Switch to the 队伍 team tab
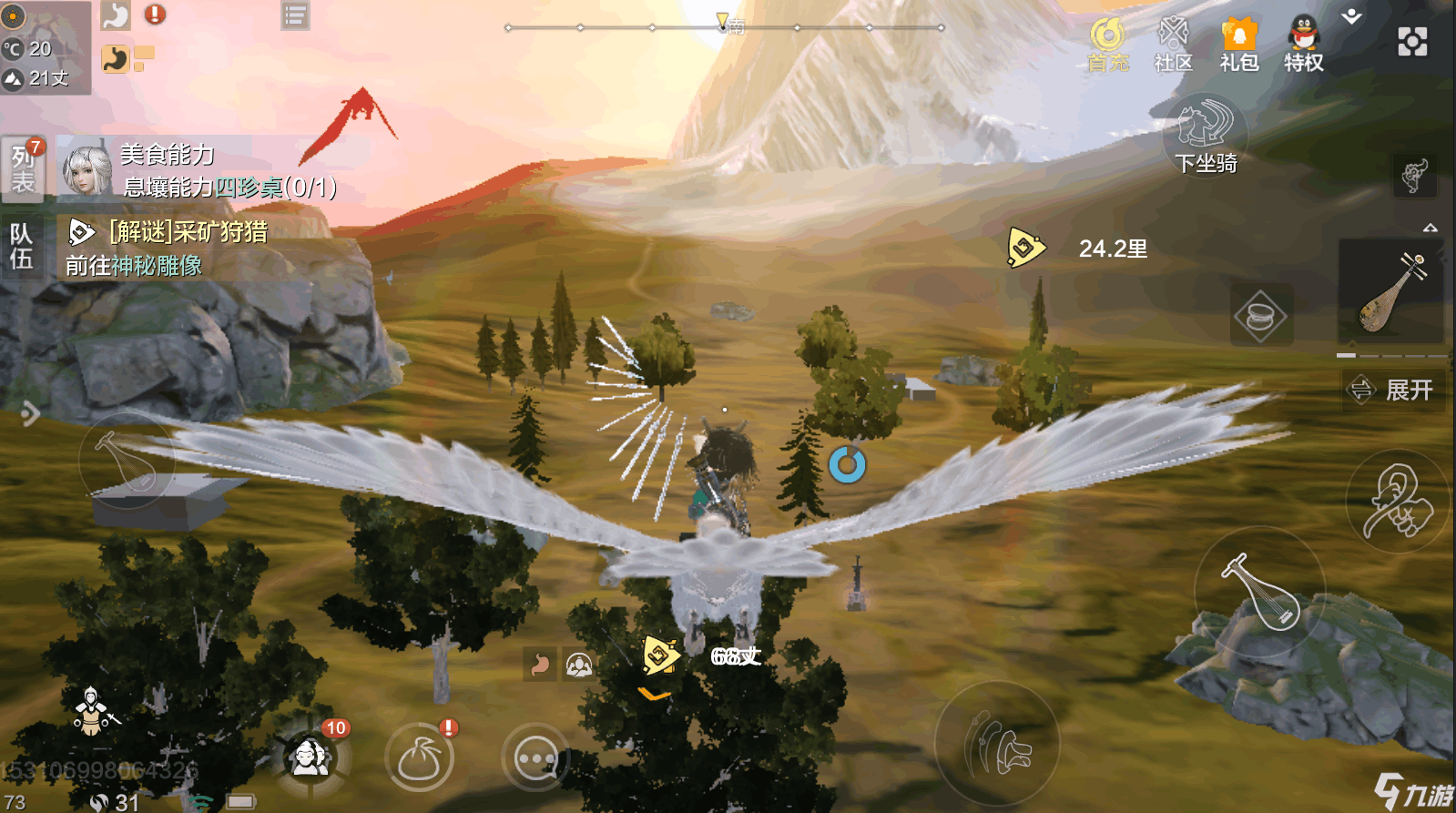This screenshot has width=1456, height=813. click(x=21, y=247)
